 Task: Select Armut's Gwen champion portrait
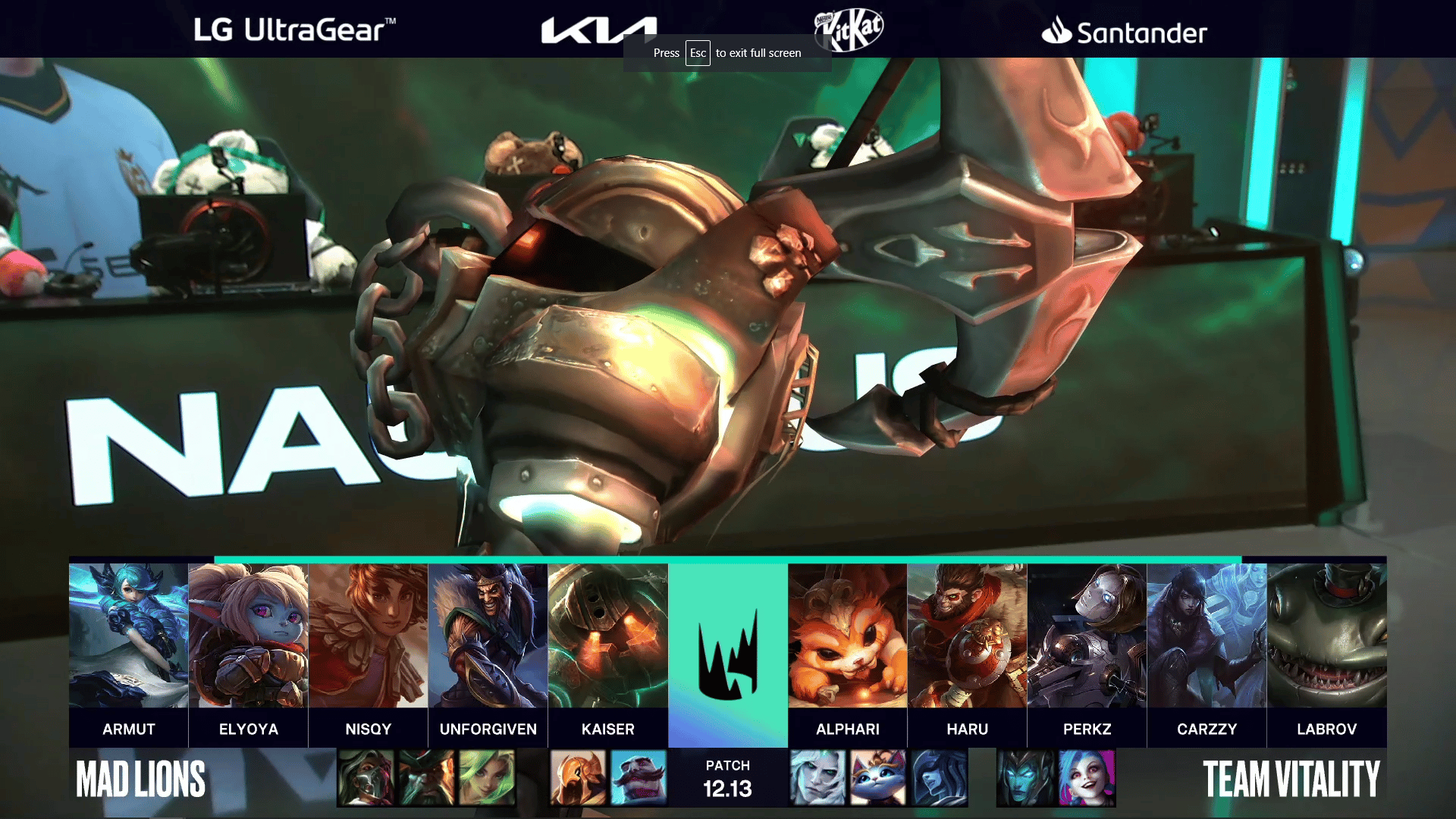point(128,635)
